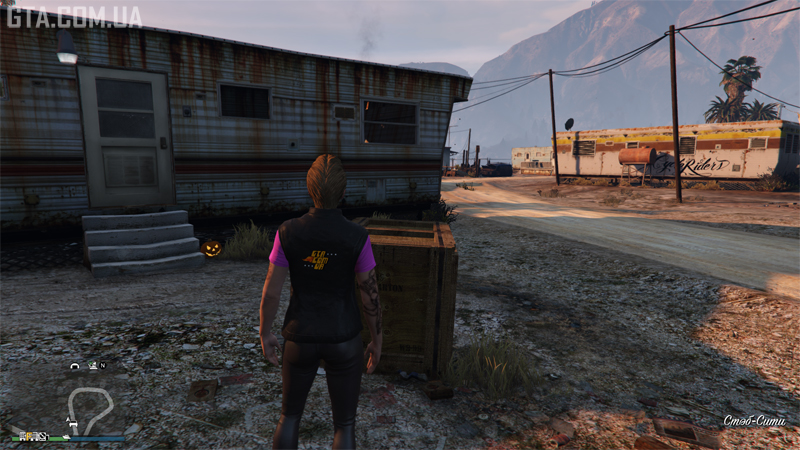Click the north compass marker on the radar
Viewport: 800px width, 450px height.
[102, 366]
